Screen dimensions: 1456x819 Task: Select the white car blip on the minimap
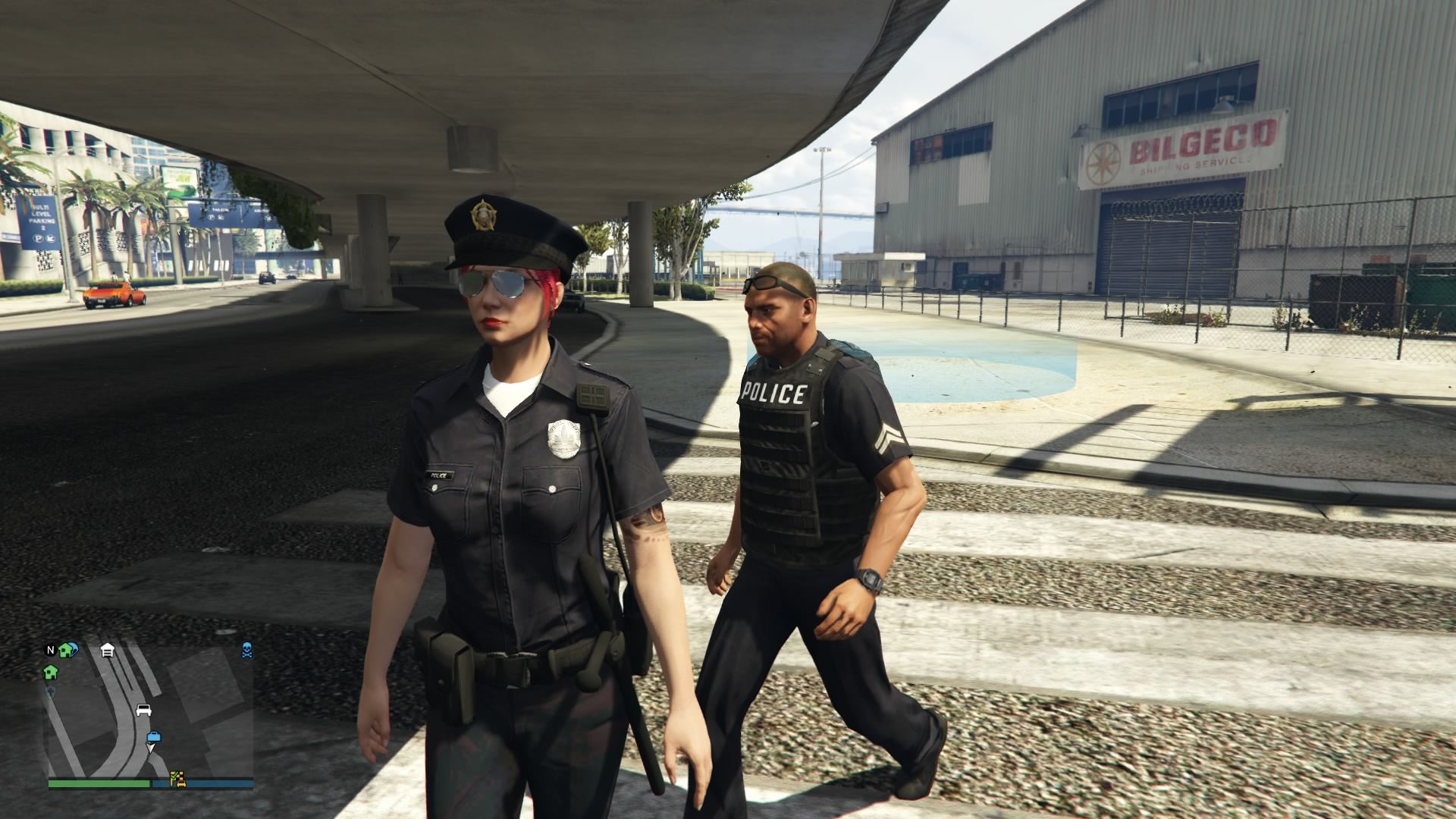pyautogui.click(x=144, y=710)
